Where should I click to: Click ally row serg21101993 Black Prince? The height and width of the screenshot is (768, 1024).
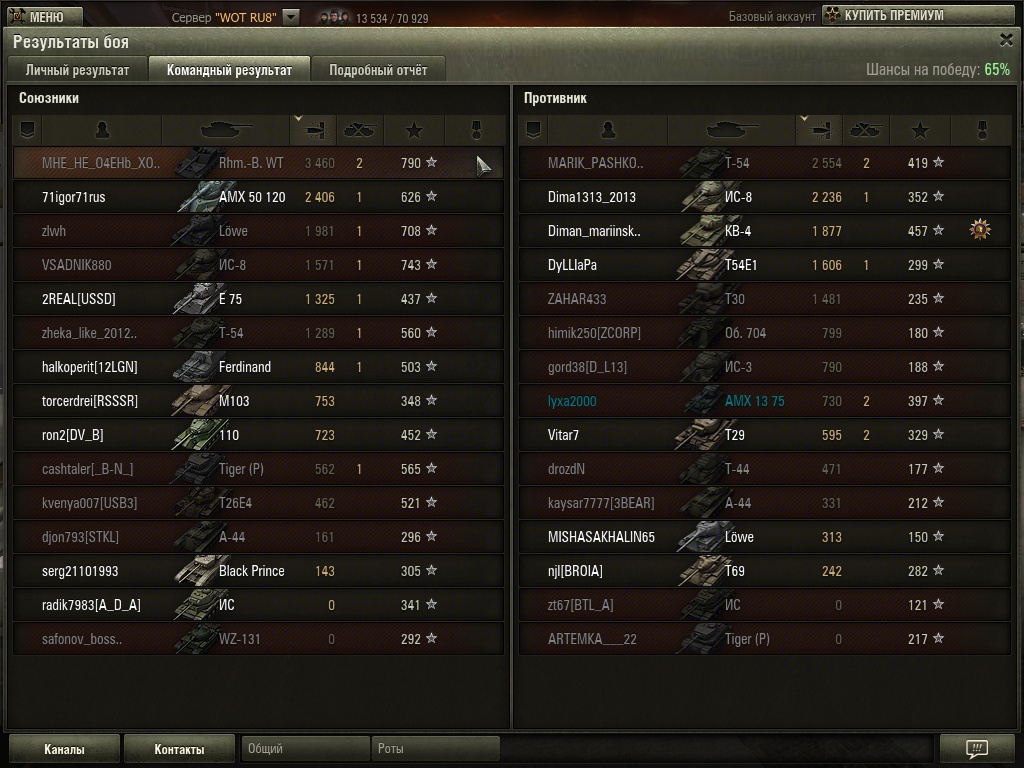(x=258, y=571)
